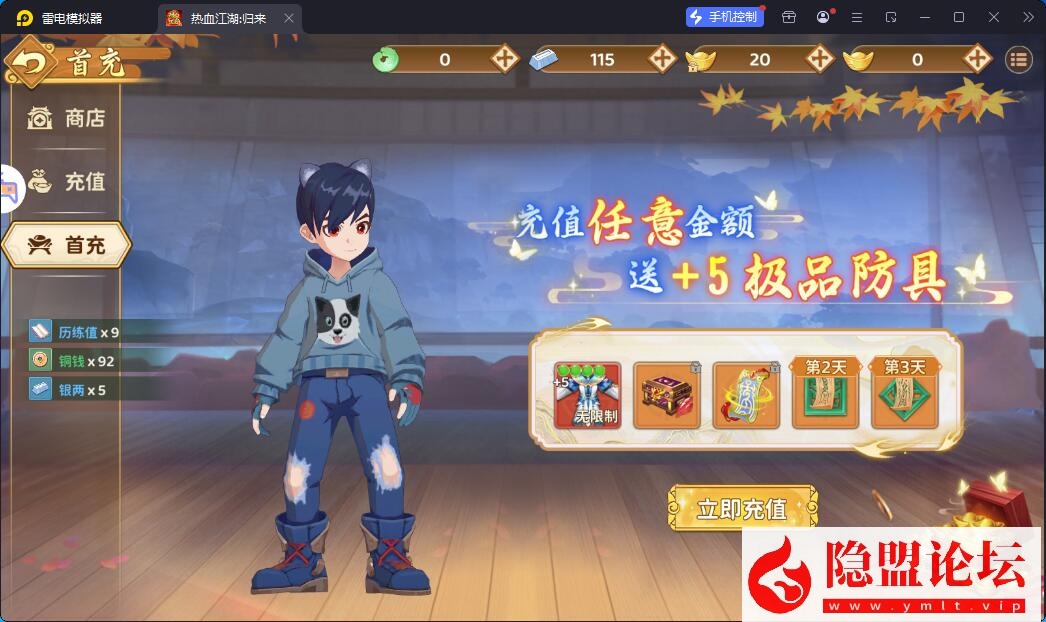The width and height of the screenshot is (1046, 622).
Task: Add more locked gold ingot currency
Action: point(819,59)
